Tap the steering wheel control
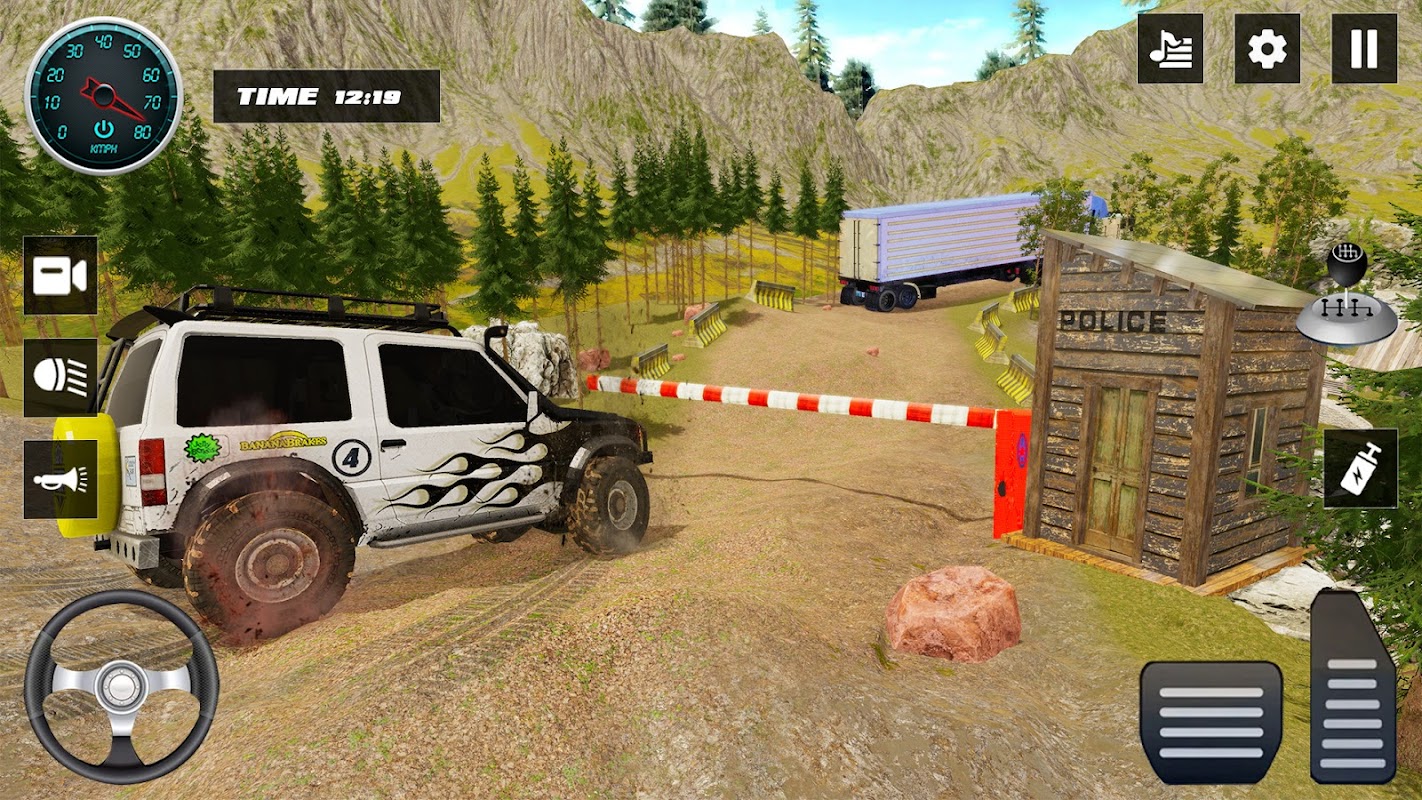 (121, 686)
